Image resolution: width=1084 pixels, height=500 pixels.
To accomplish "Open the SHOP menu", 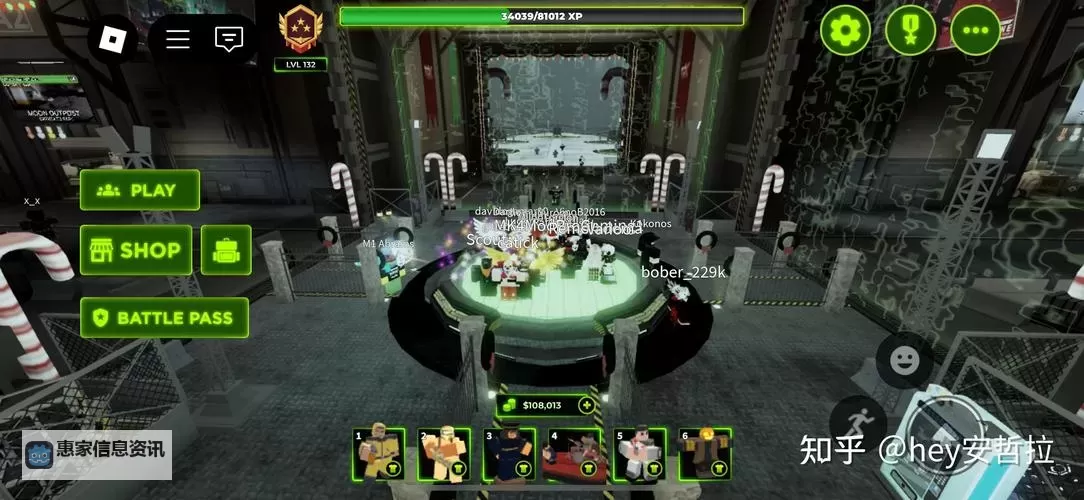I will pyautogui.click(x=136, y=250).
